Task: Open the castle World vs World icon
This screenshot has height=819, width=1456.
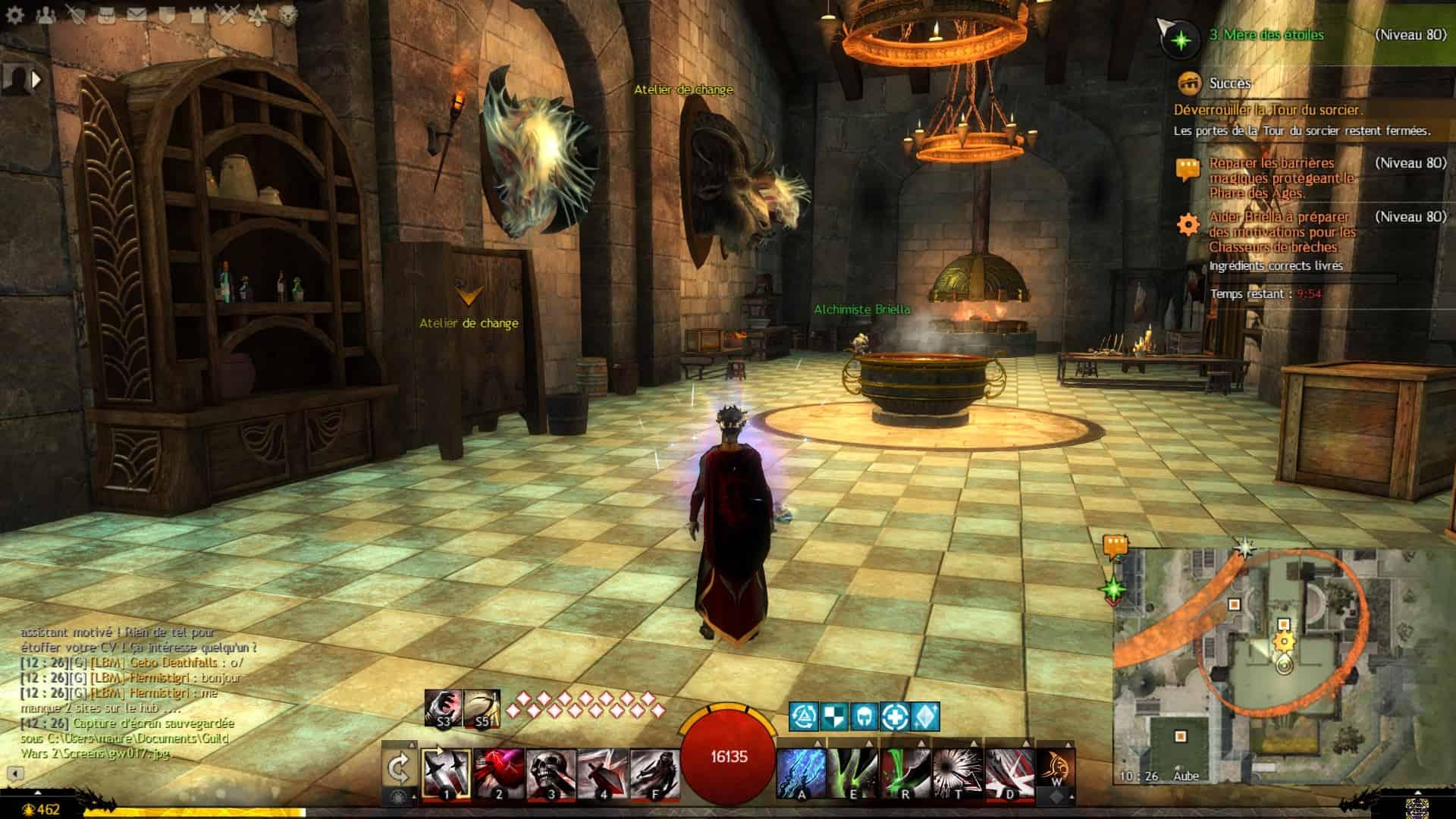Action: [197, 15]
